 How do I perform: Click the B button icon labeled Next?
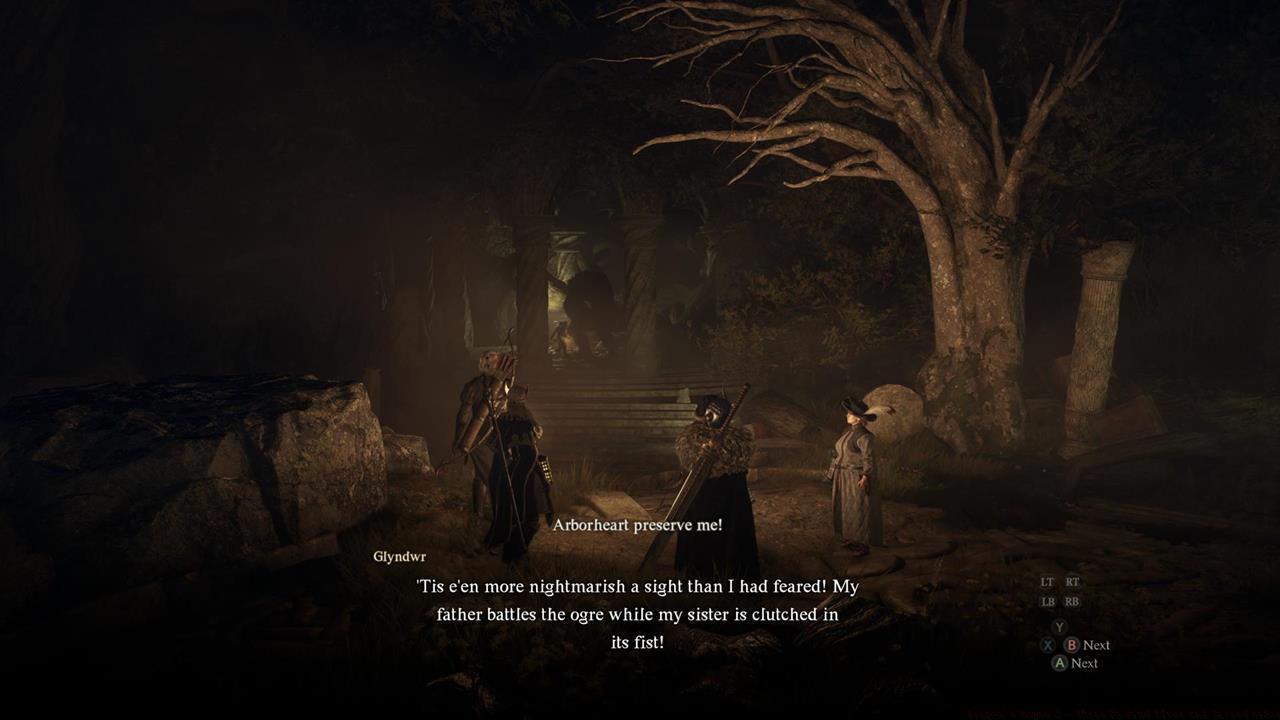1072,645
